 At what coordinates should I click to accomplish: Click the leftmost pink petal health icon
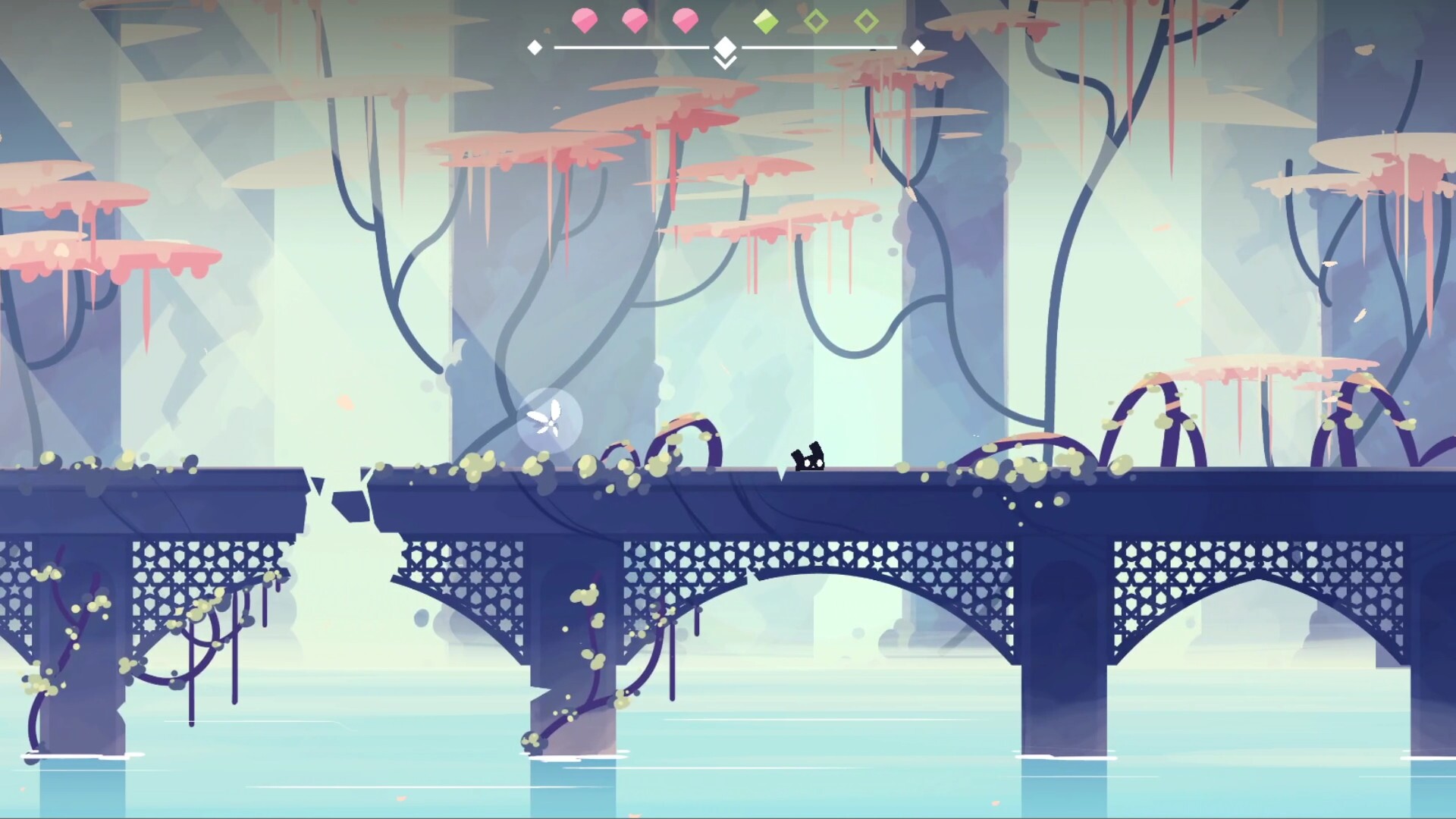click(x=584, y=20)
